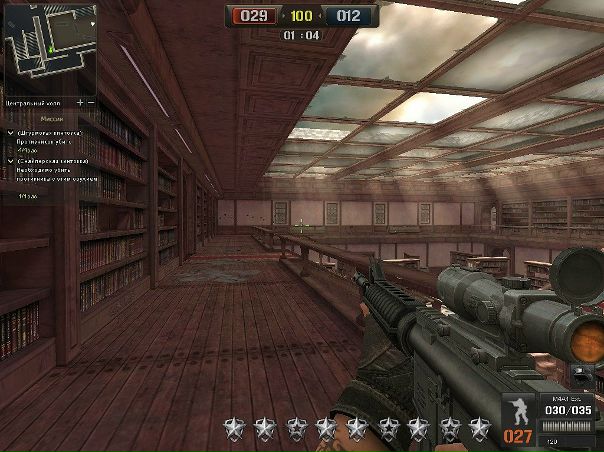604x452 pixels.
Task: Select the sniper rifle mission entry
Action: click(50, 160)
